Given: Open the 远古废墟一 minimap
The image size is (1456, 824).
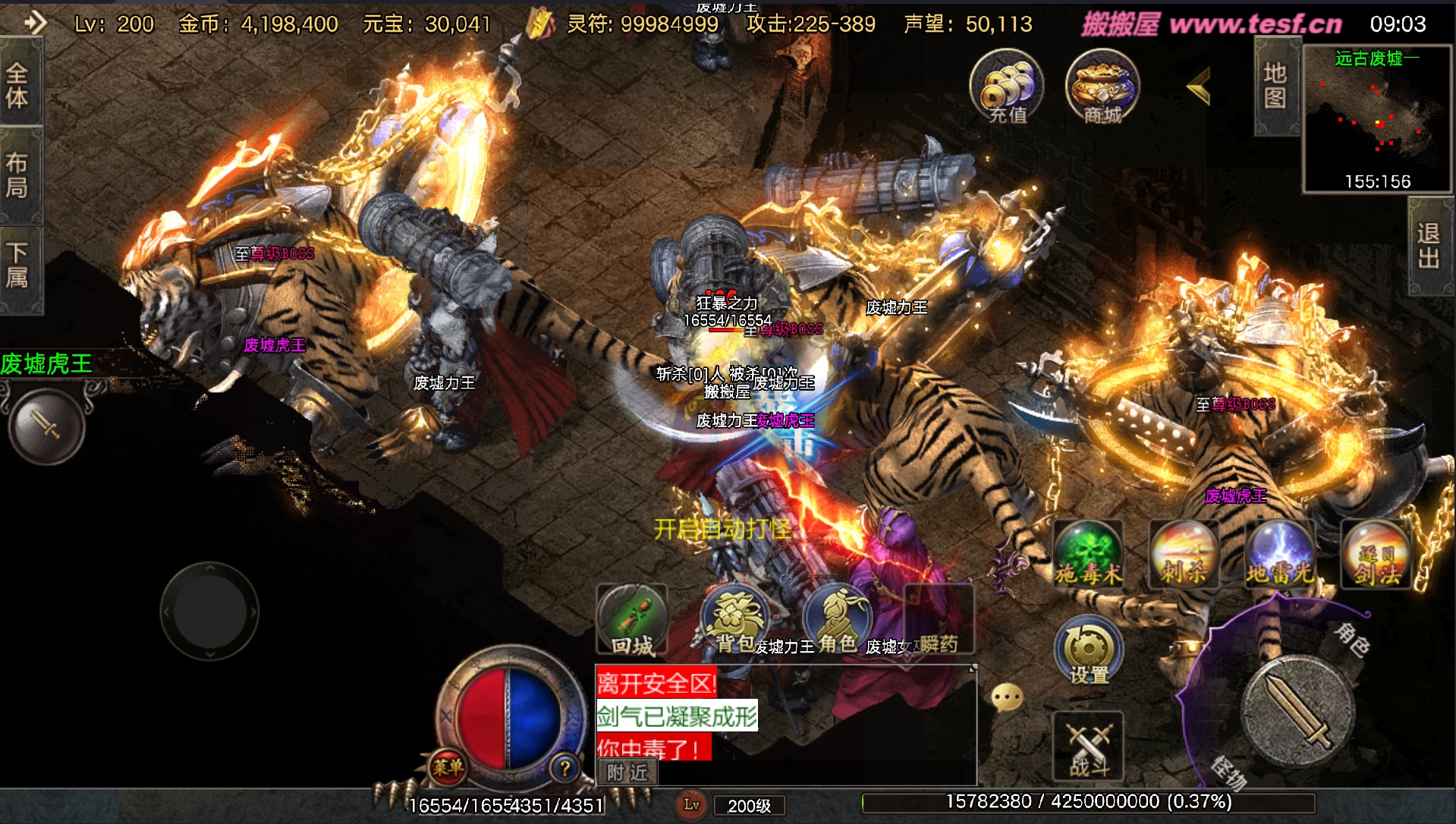Looking at the screenshot, I should 1377,118.
